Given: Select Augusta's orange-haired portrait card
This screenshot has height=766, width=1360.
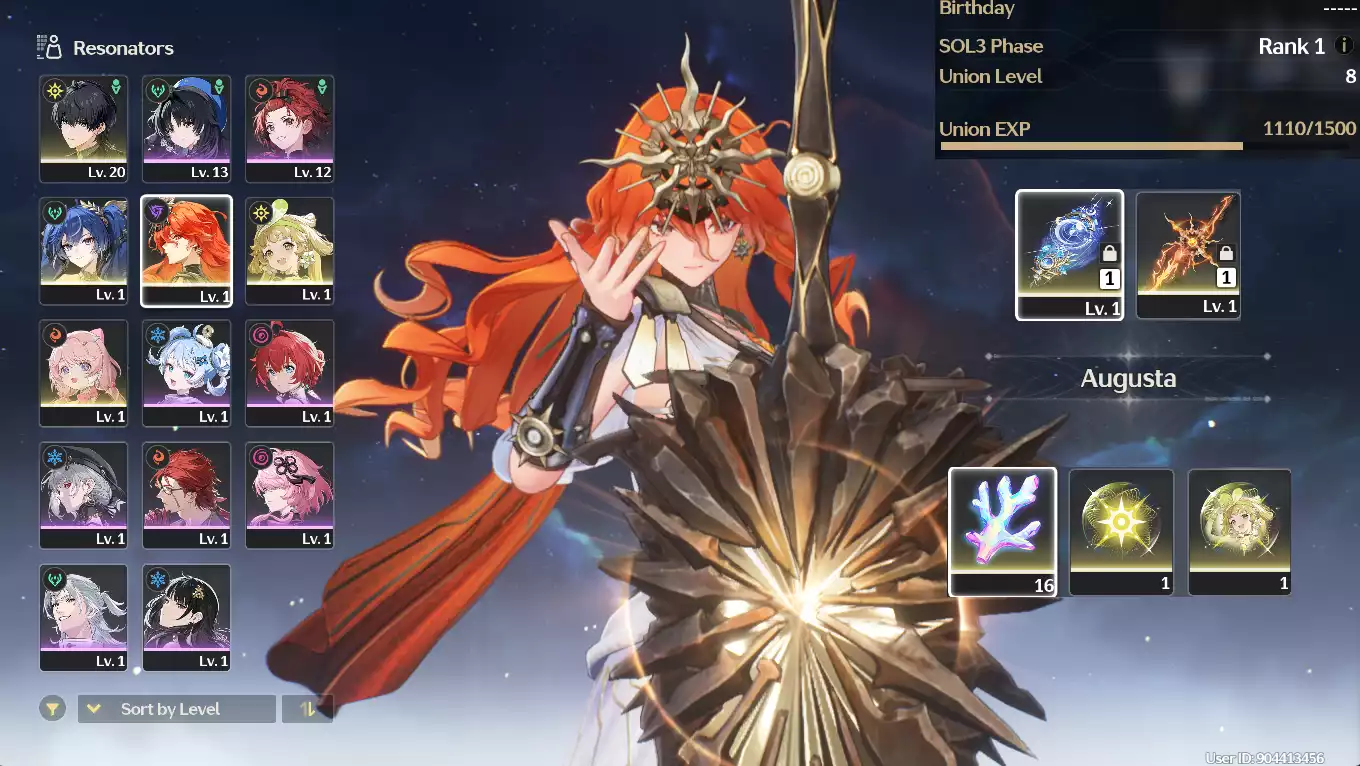Looking at the screenshot, I should point(187,250).
